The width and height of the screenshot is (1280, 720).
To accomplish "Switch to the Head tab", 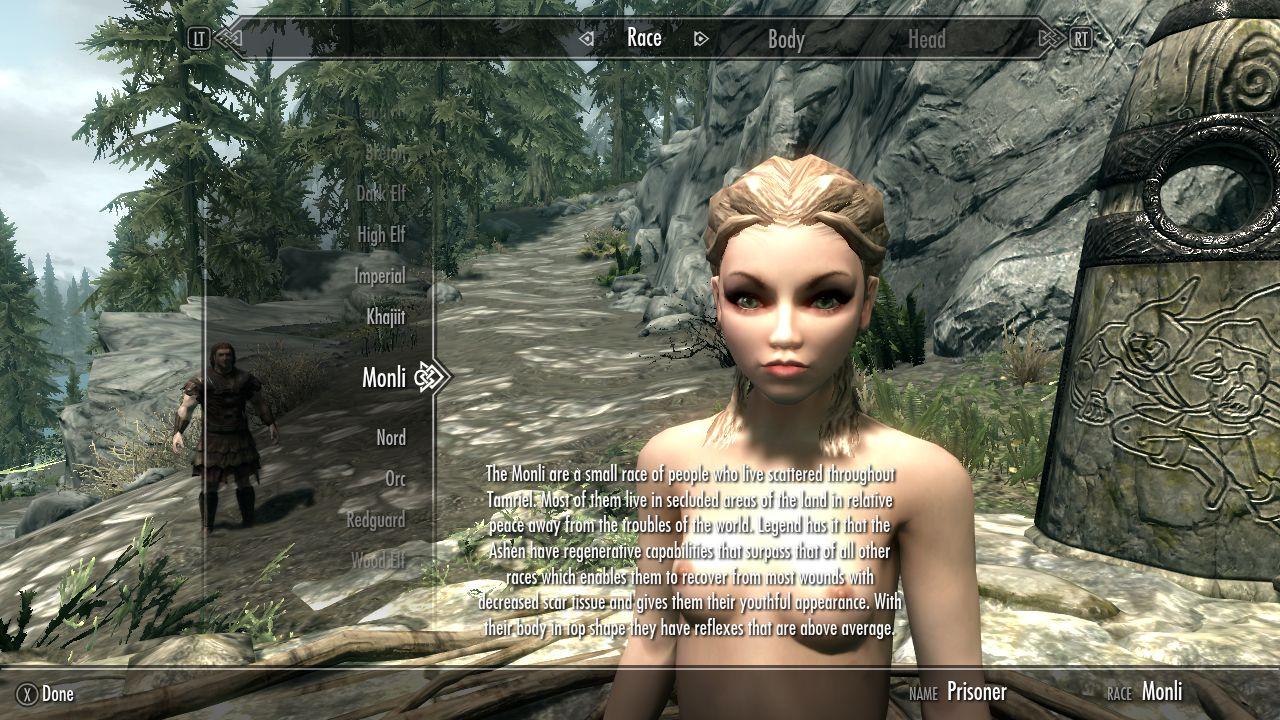I will coord(926,40).
